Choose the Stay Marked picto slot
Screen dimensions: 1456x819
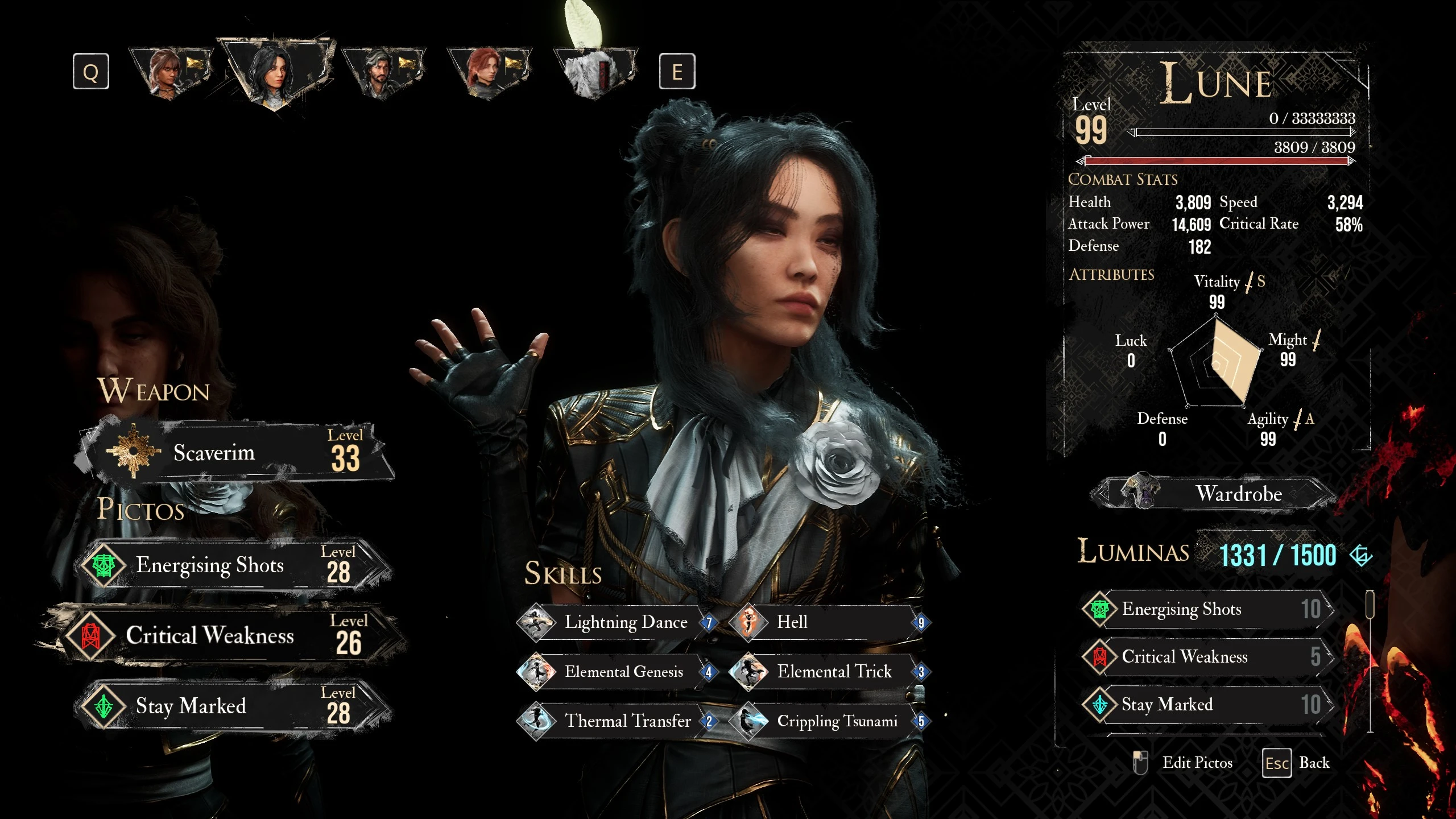[233, 706]
